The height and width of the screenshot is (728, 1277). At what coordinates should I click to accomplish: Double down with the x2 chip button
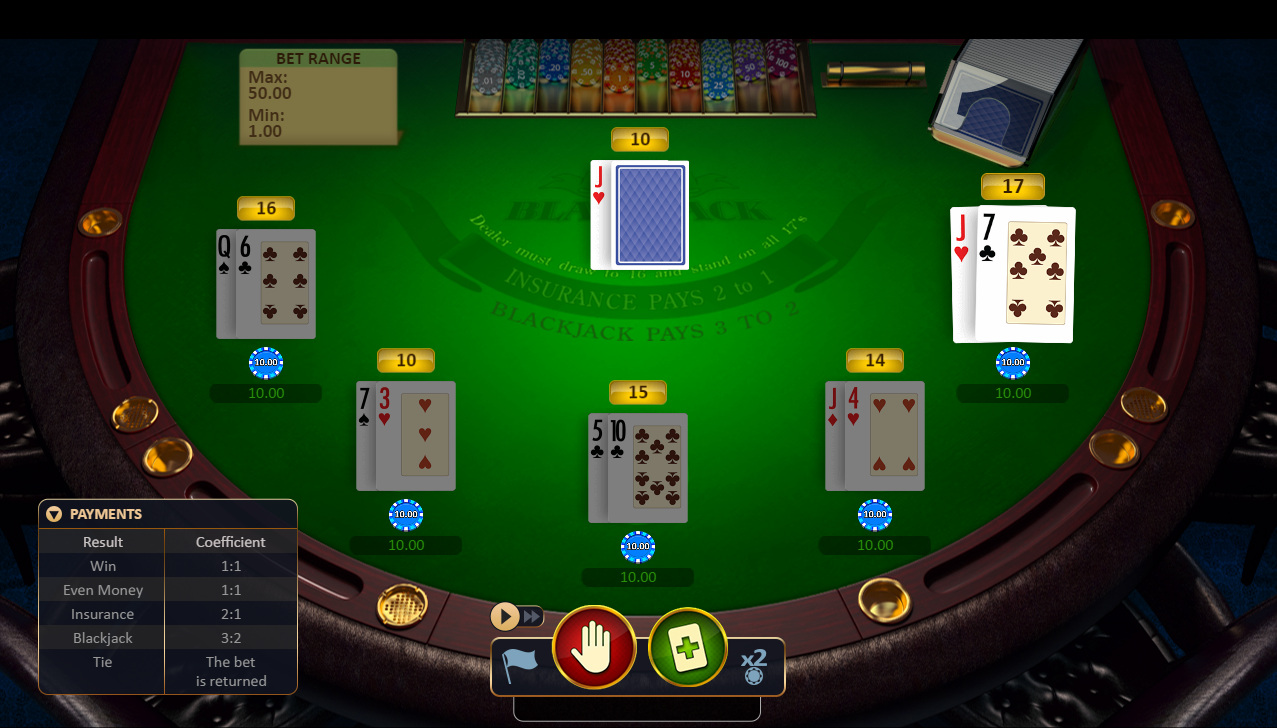753,665
